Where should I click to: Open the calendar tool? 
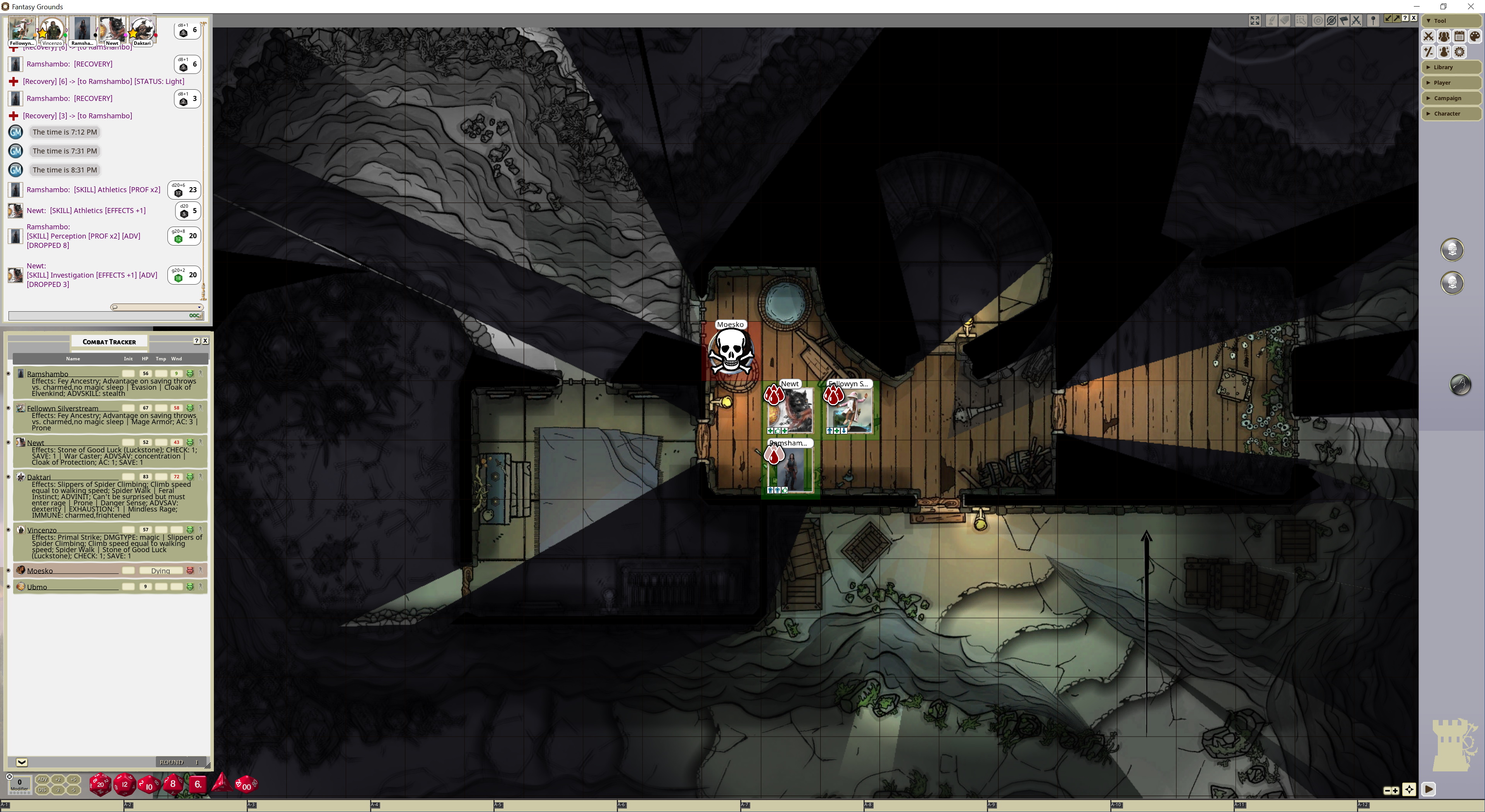coord(1459,37)
